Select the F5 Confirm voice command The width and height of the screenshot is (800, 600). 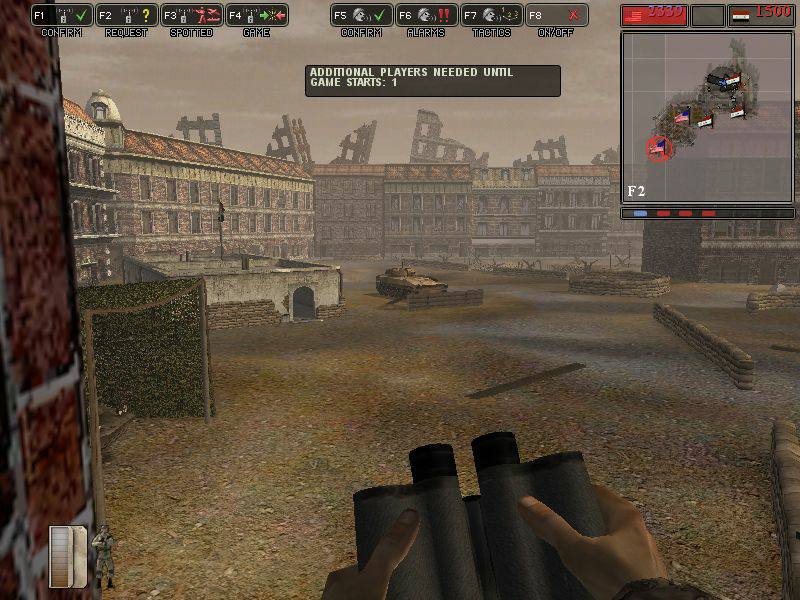pyautogui.click(x=361, y=16)
